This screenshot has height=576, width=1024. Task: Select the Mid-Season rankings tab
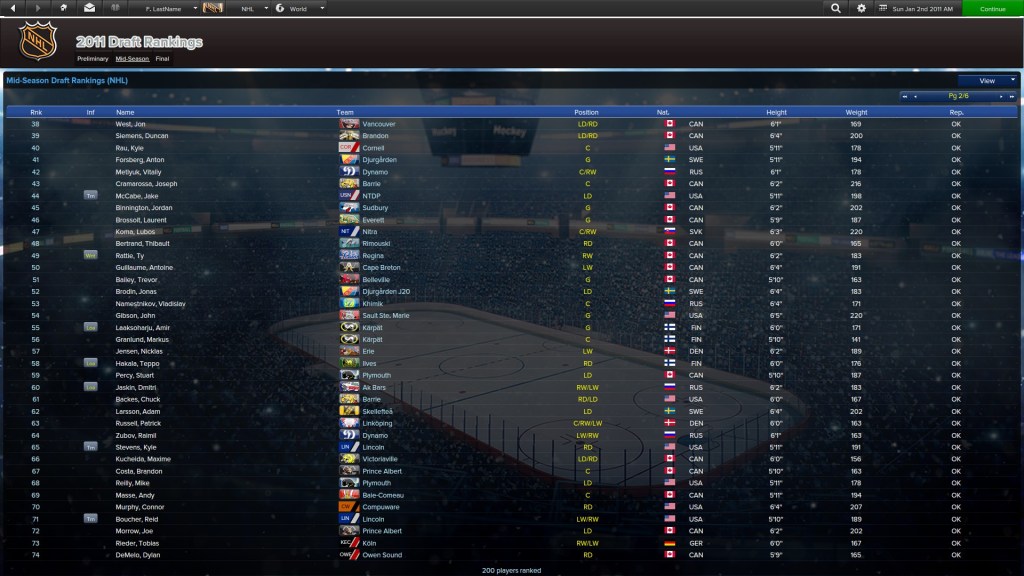pos(131,59)
